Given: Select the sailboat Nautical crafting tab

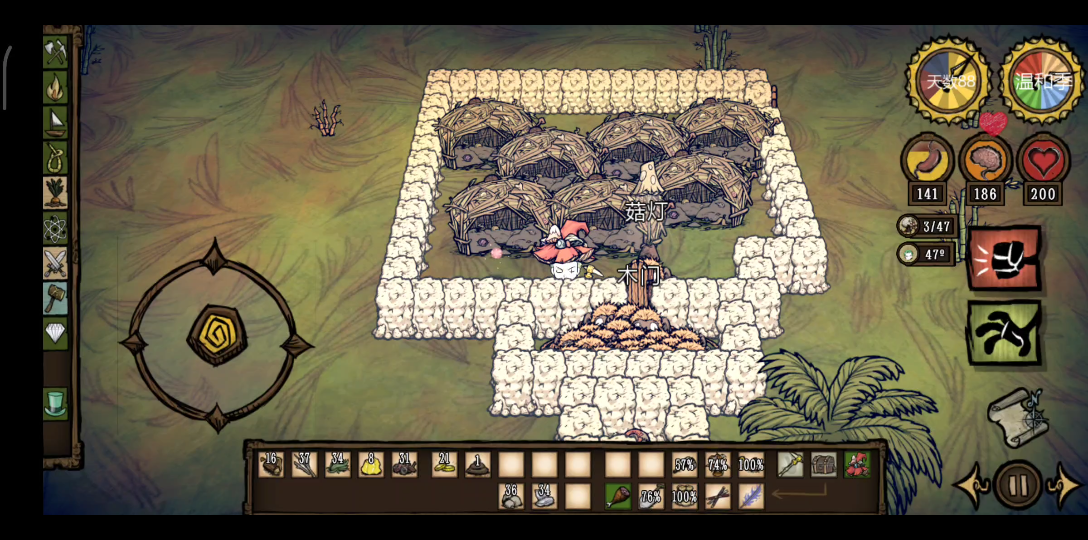Looking at the screenshot, I should (55, 122).
